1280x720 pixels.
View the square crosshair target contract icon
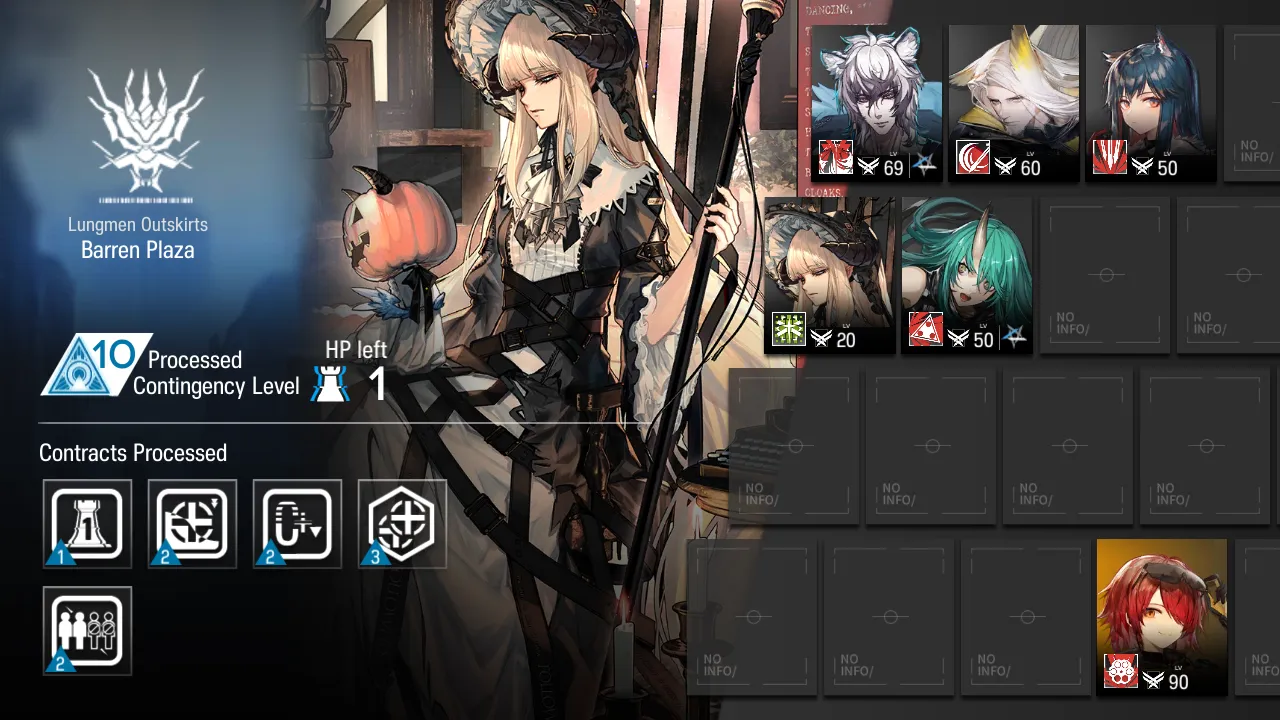click(x=192, y=524)
